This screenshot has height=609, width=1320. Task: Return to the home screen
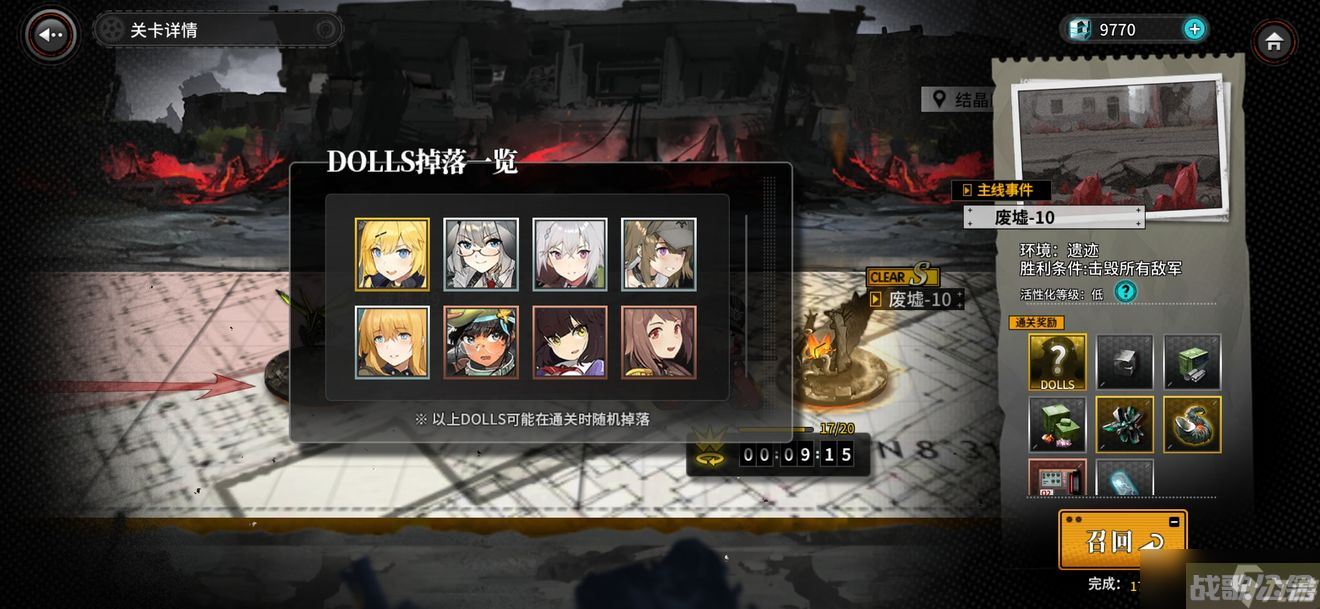click(1273, 42)
